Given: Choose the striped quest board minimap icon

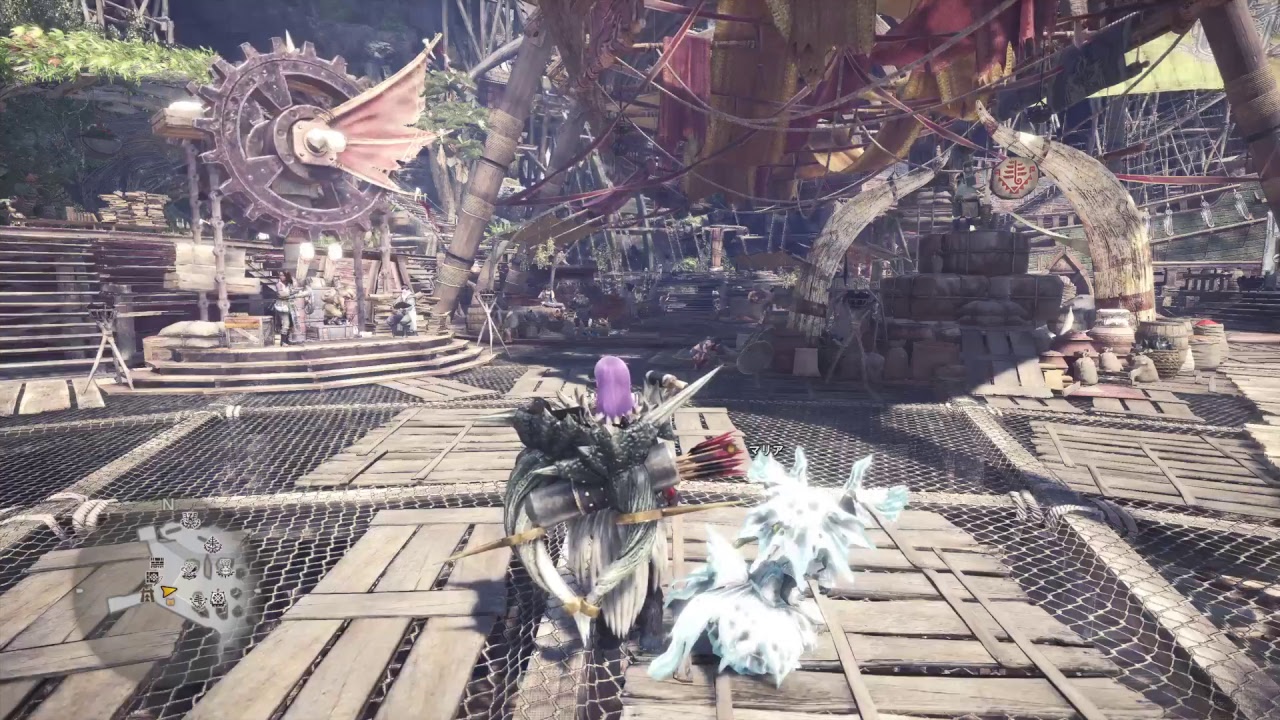Looking at the screenshot, I should coord(157,562).
